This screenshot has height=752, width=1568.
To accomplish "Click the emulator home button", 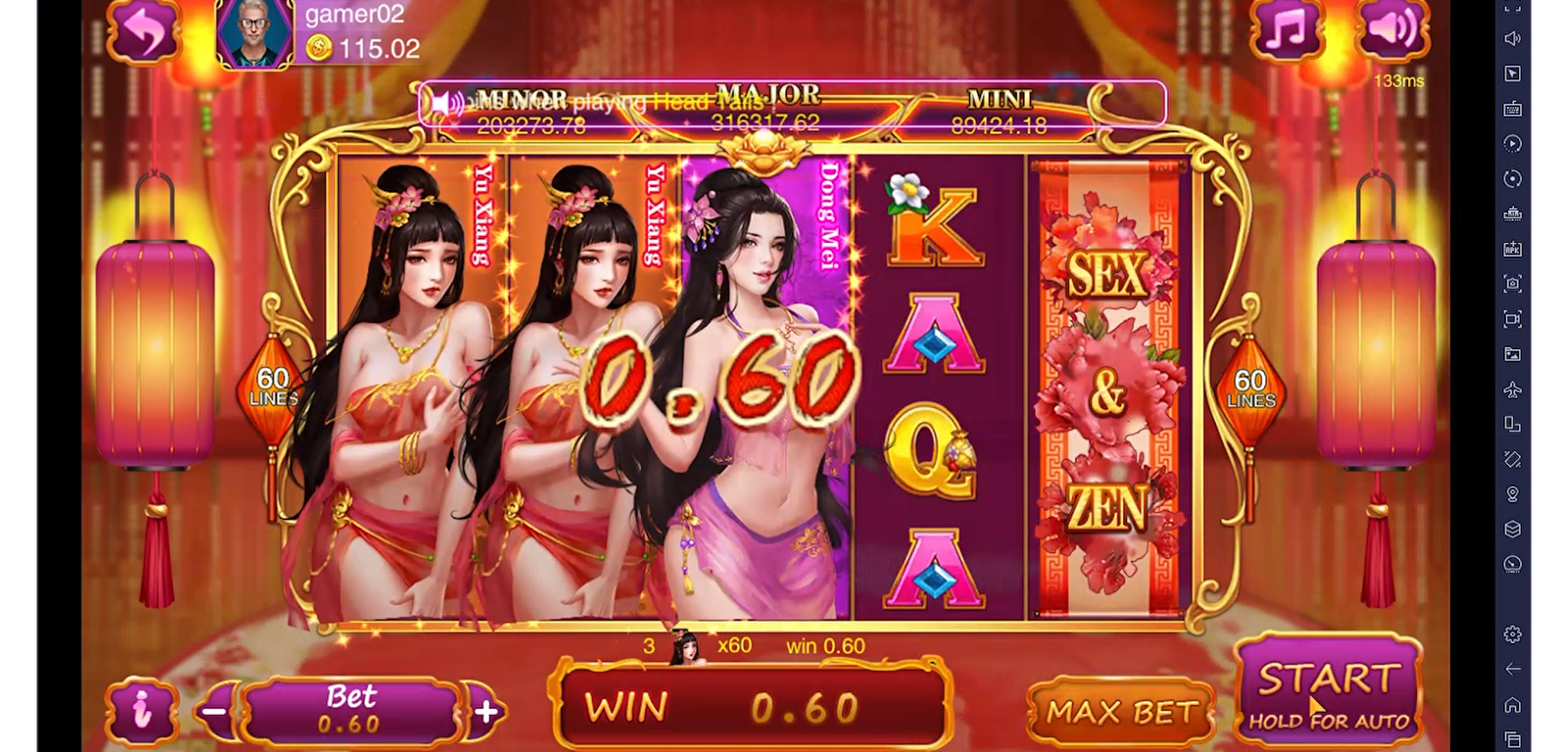I will [1513, 705].
